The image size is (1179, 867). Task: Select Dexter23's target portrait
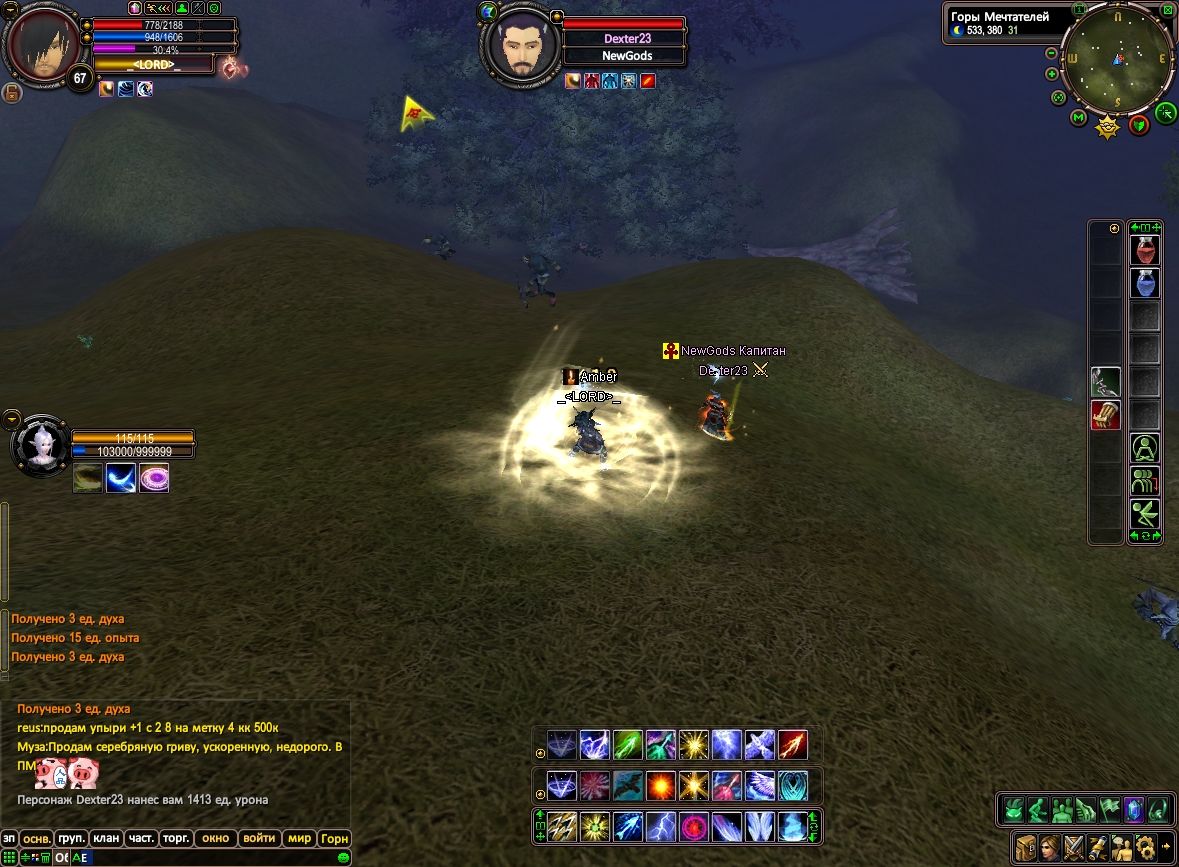(519, 44)
